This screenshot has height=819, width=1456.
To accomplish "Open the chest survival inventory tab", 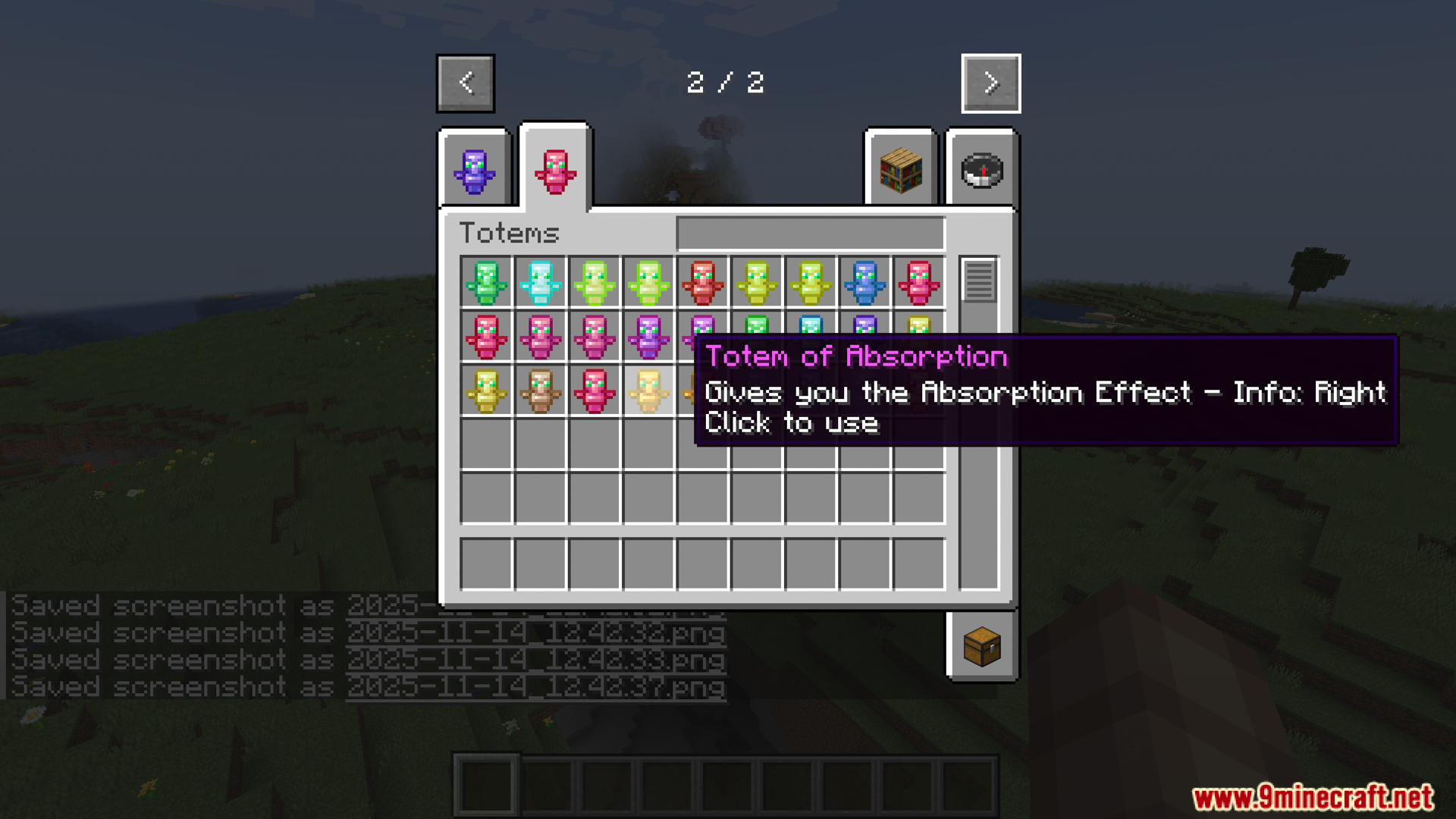I will coord(982,647).
